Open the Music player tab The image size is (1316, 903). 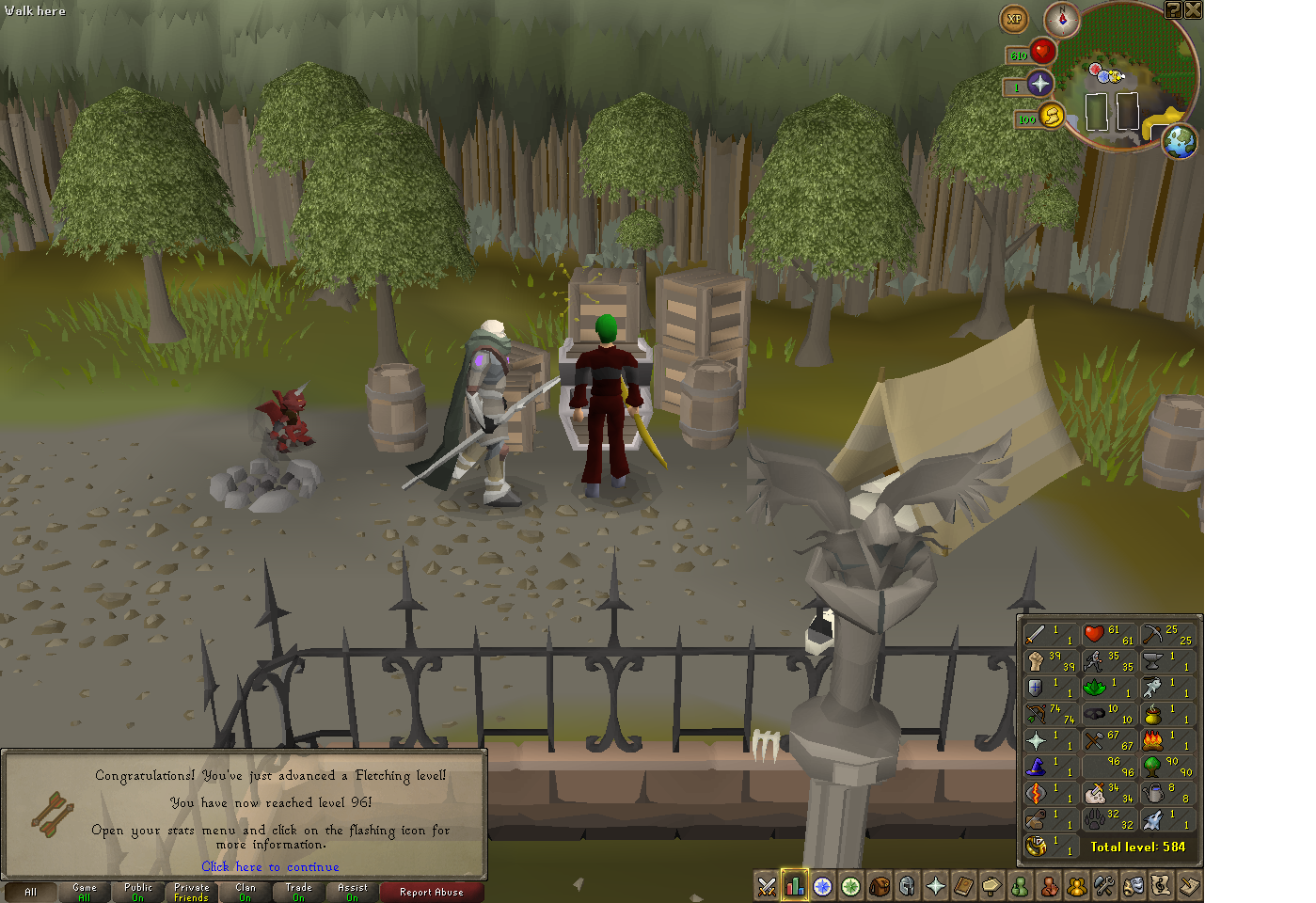[1160, 885]
